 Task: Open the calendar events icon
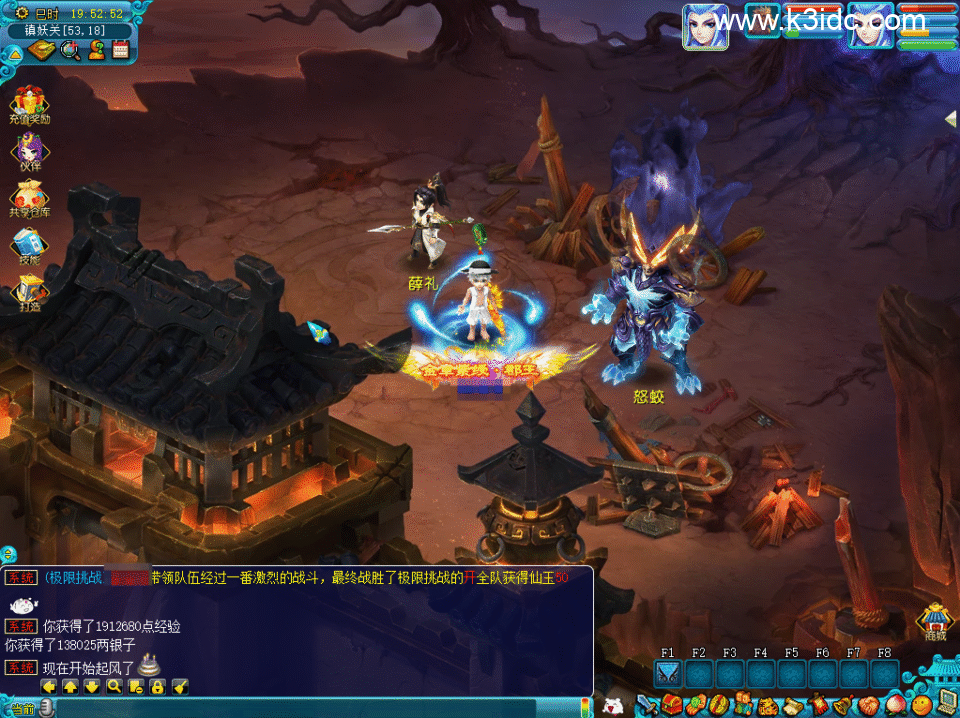[x=121, y=50]
